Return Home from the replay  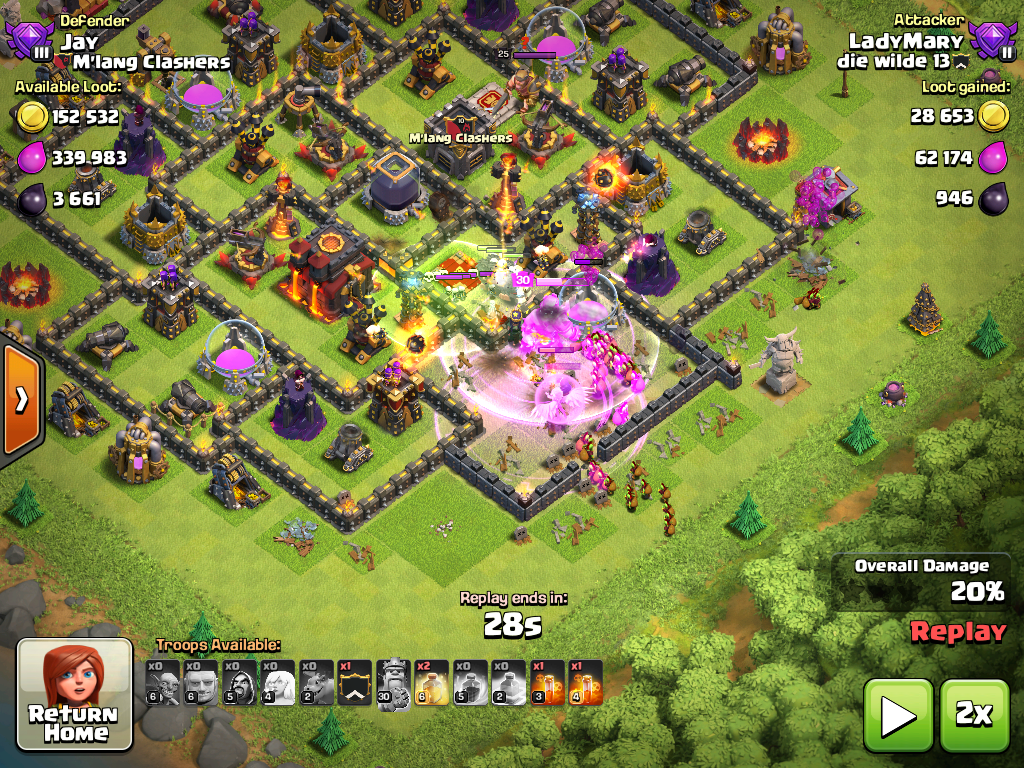(75, 694)
